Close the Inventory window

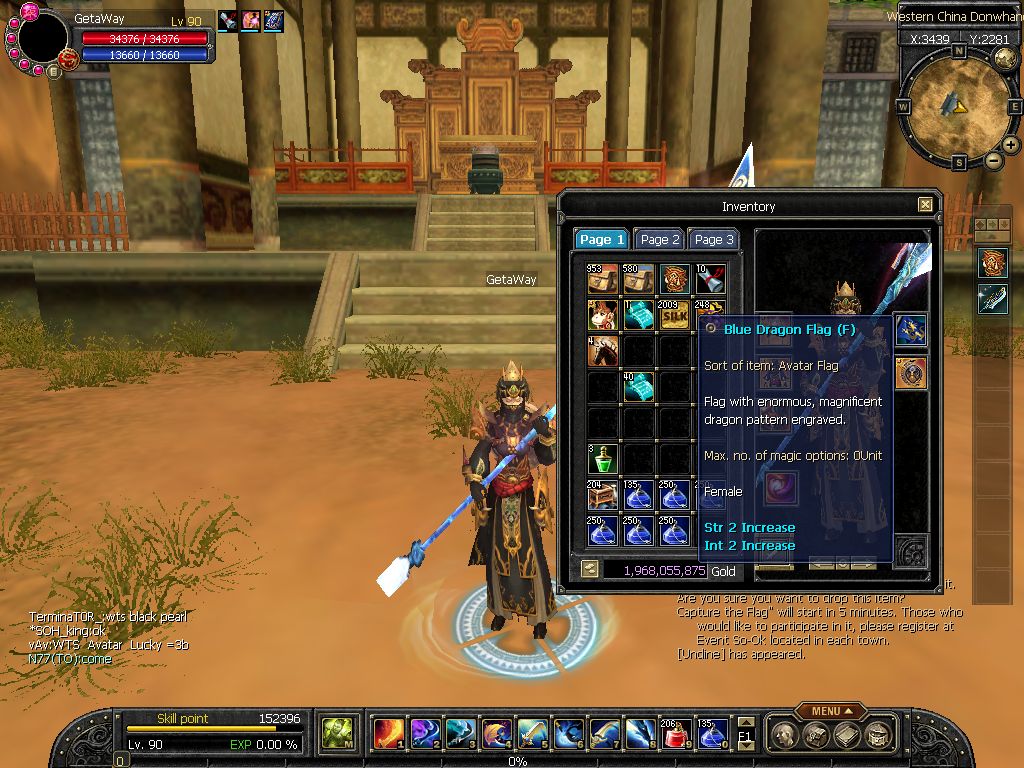(x=925, y=205)
